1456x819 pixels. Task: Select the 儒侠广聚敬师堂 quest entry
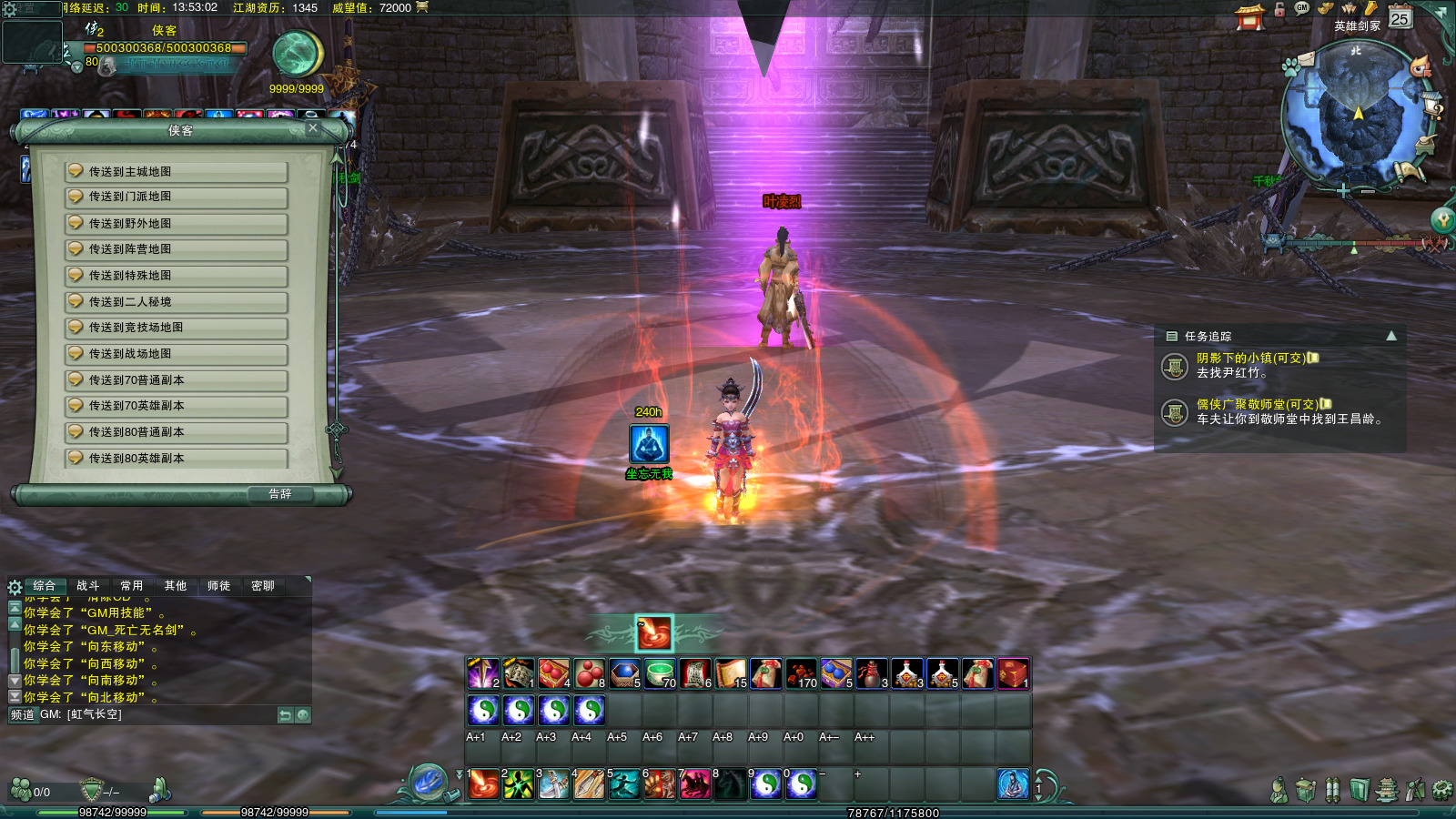point(1257,404)
